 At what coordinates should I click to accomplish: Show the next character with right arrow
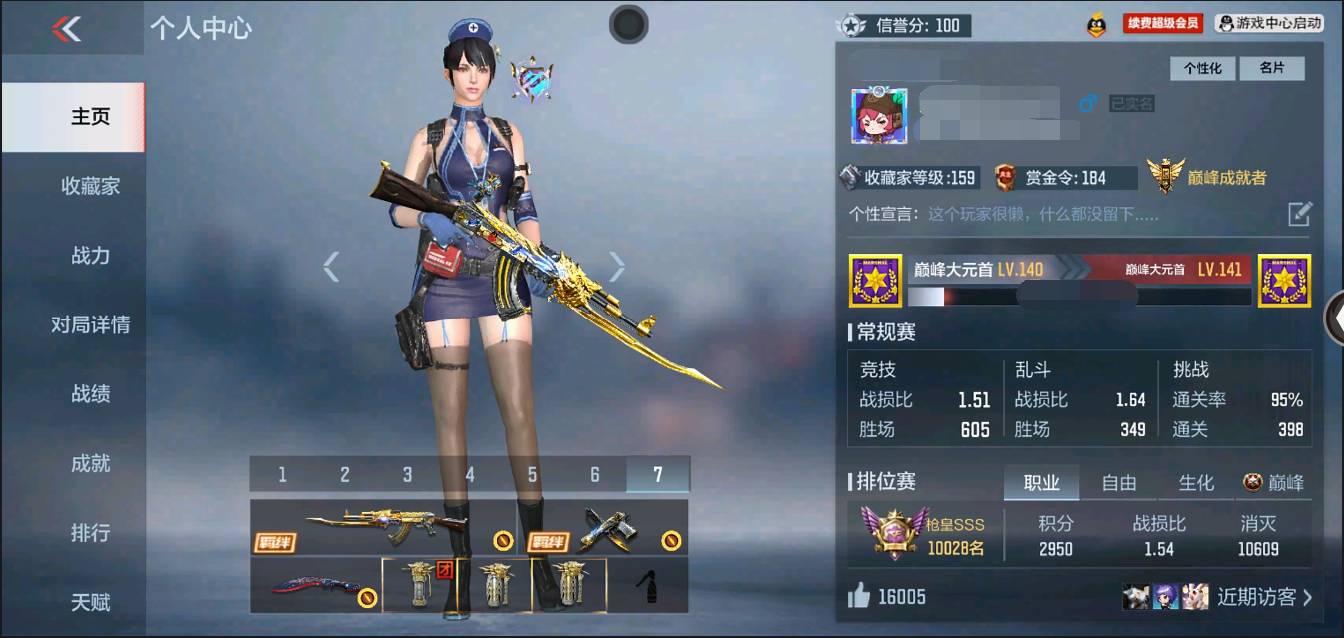(617, 266)
